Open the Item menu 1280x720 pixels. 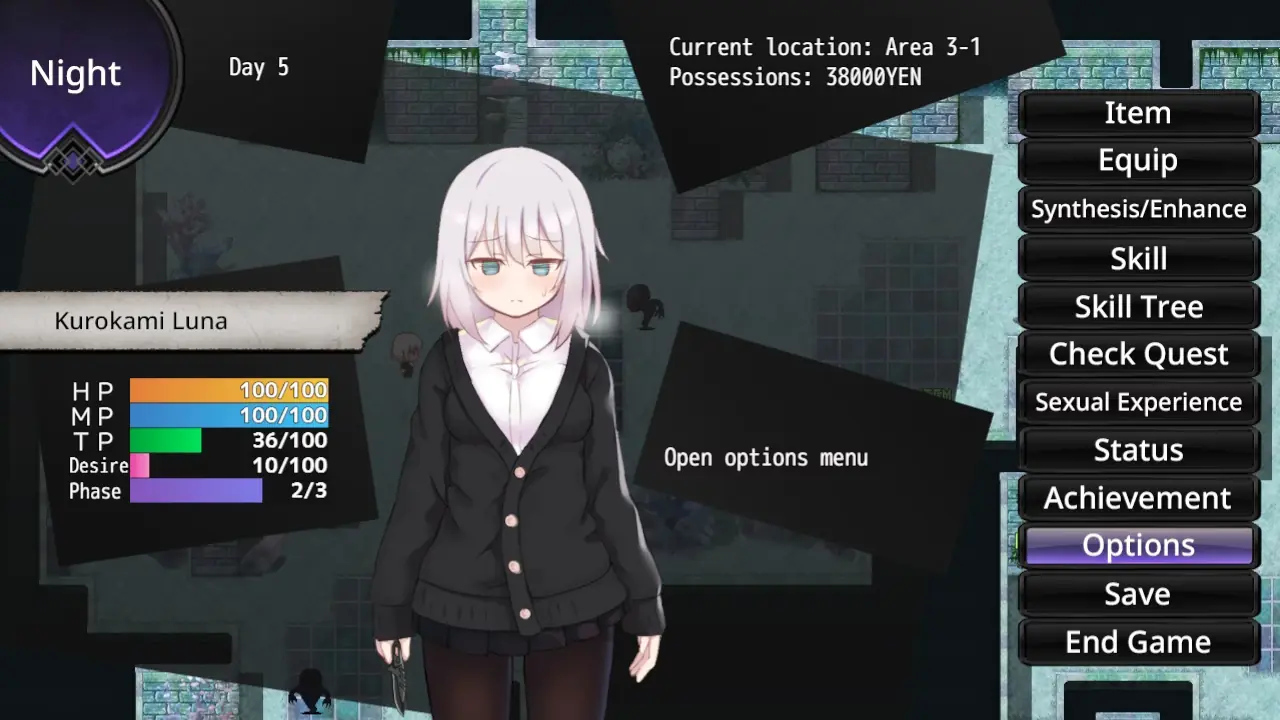click(1138, 113)
